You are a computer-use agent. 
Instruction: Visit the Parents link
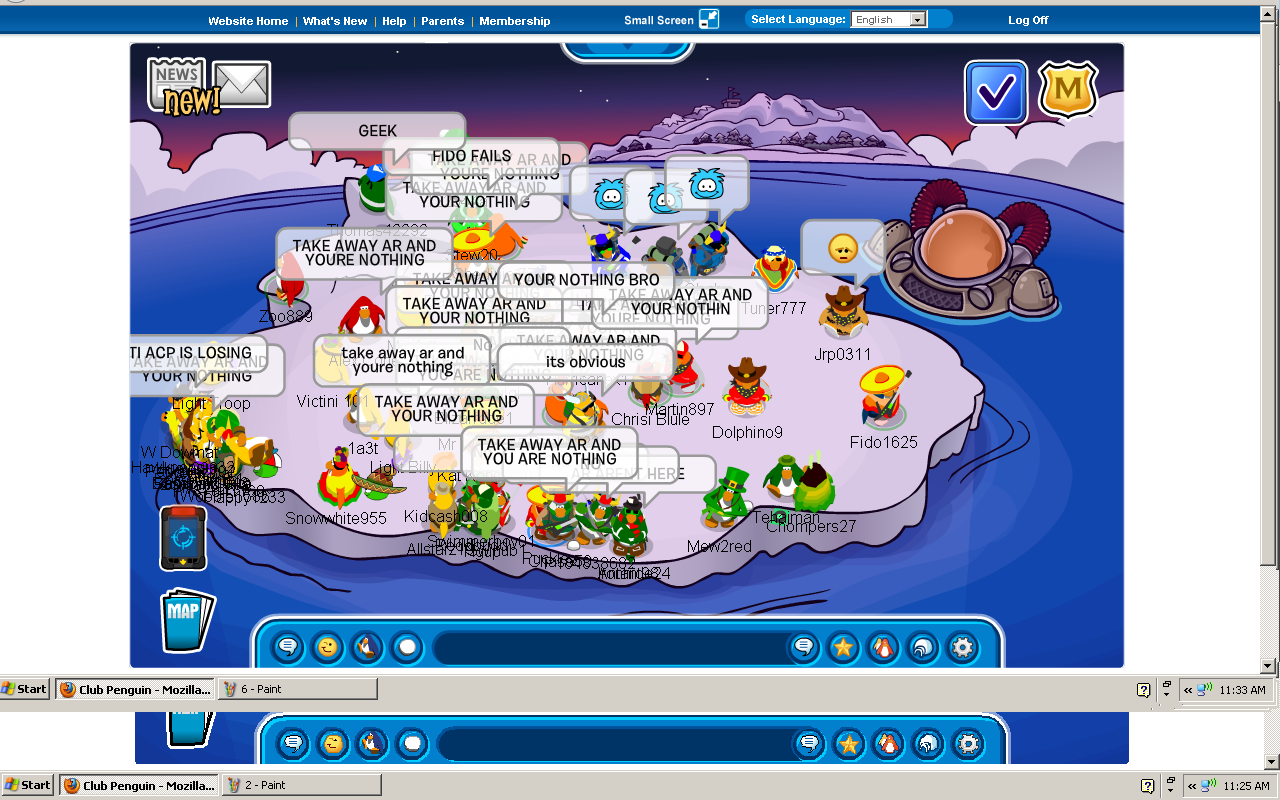coord(442,21)
